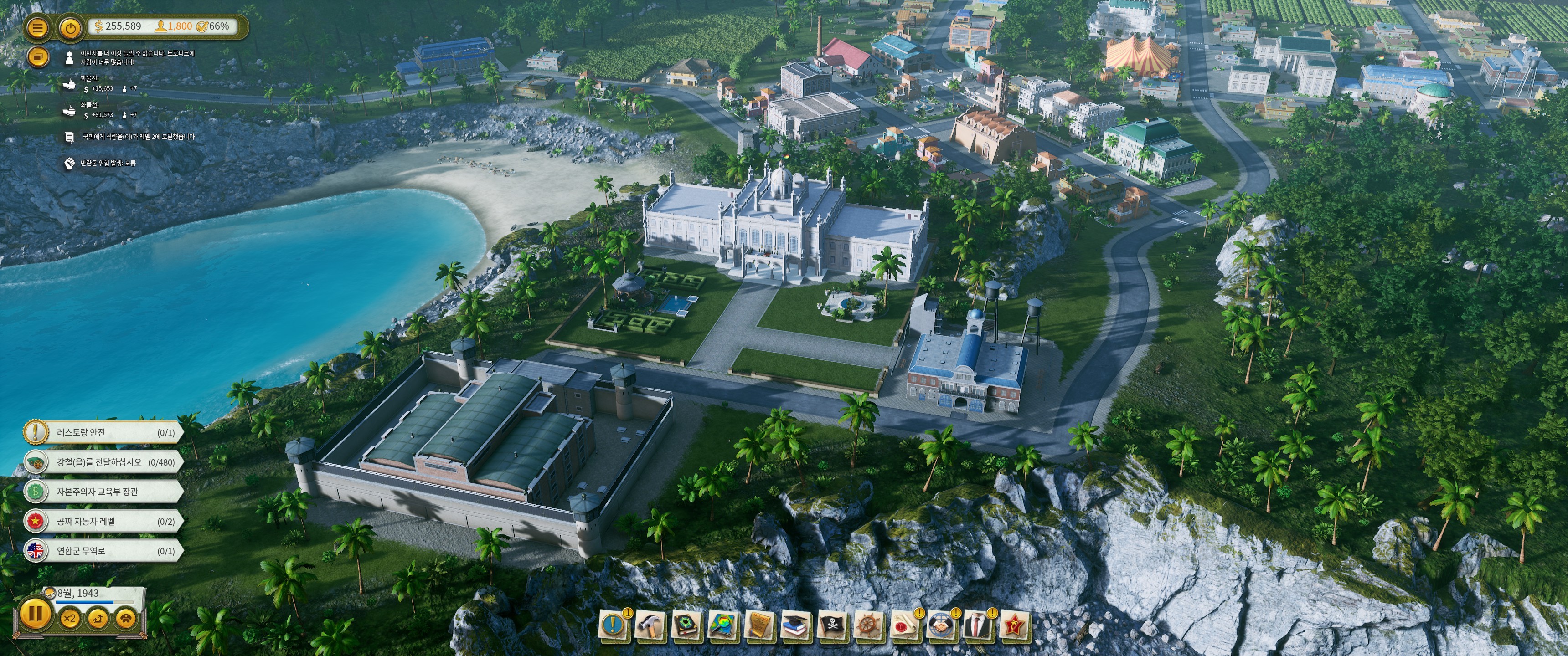Screen dimensions: 1568x656
Task: Open the hamburger main menu button
Action: pos(38,27)
